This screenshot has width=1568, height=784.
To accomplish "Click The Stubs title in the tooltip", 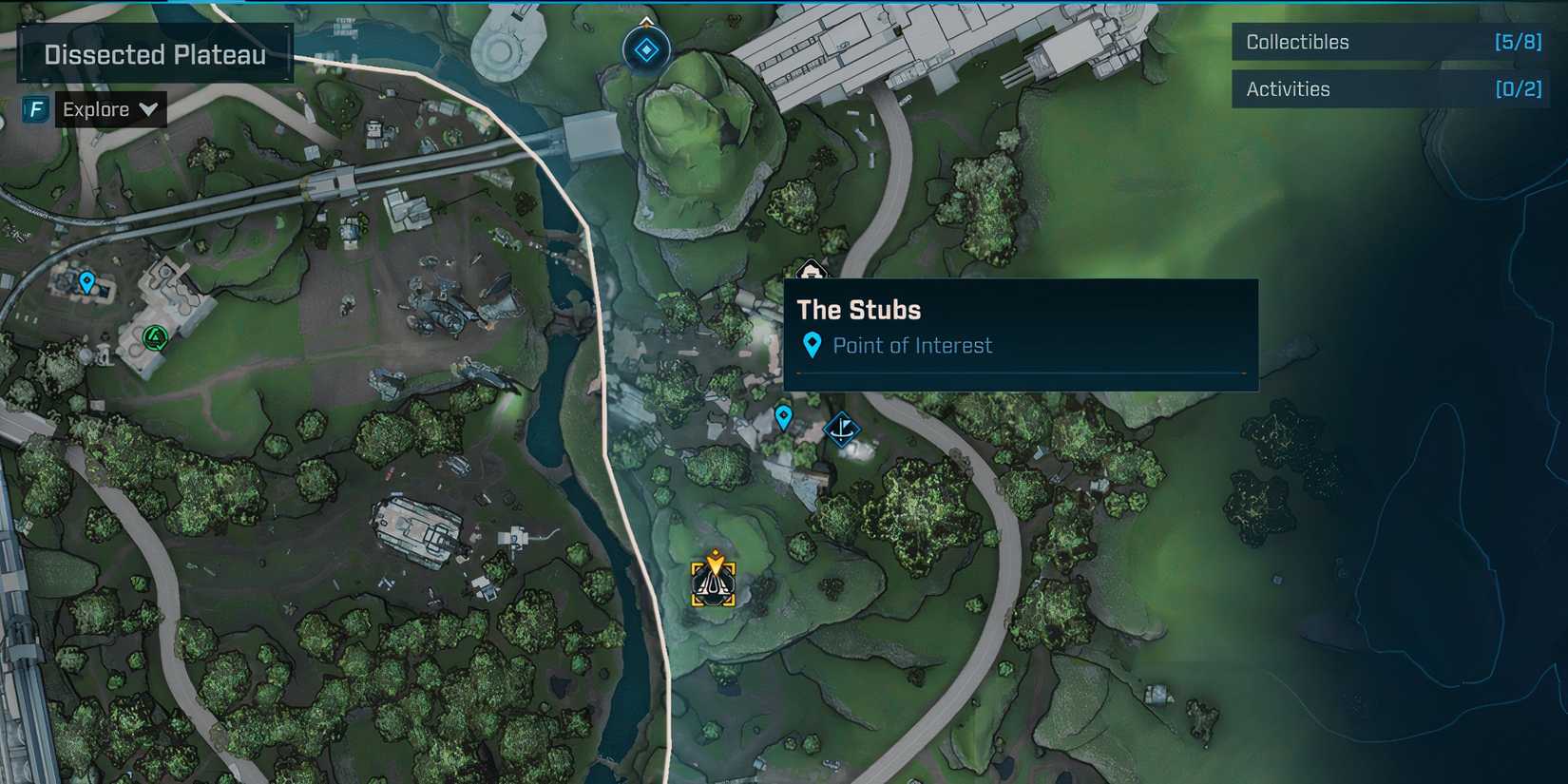I will tap(858, 310).
